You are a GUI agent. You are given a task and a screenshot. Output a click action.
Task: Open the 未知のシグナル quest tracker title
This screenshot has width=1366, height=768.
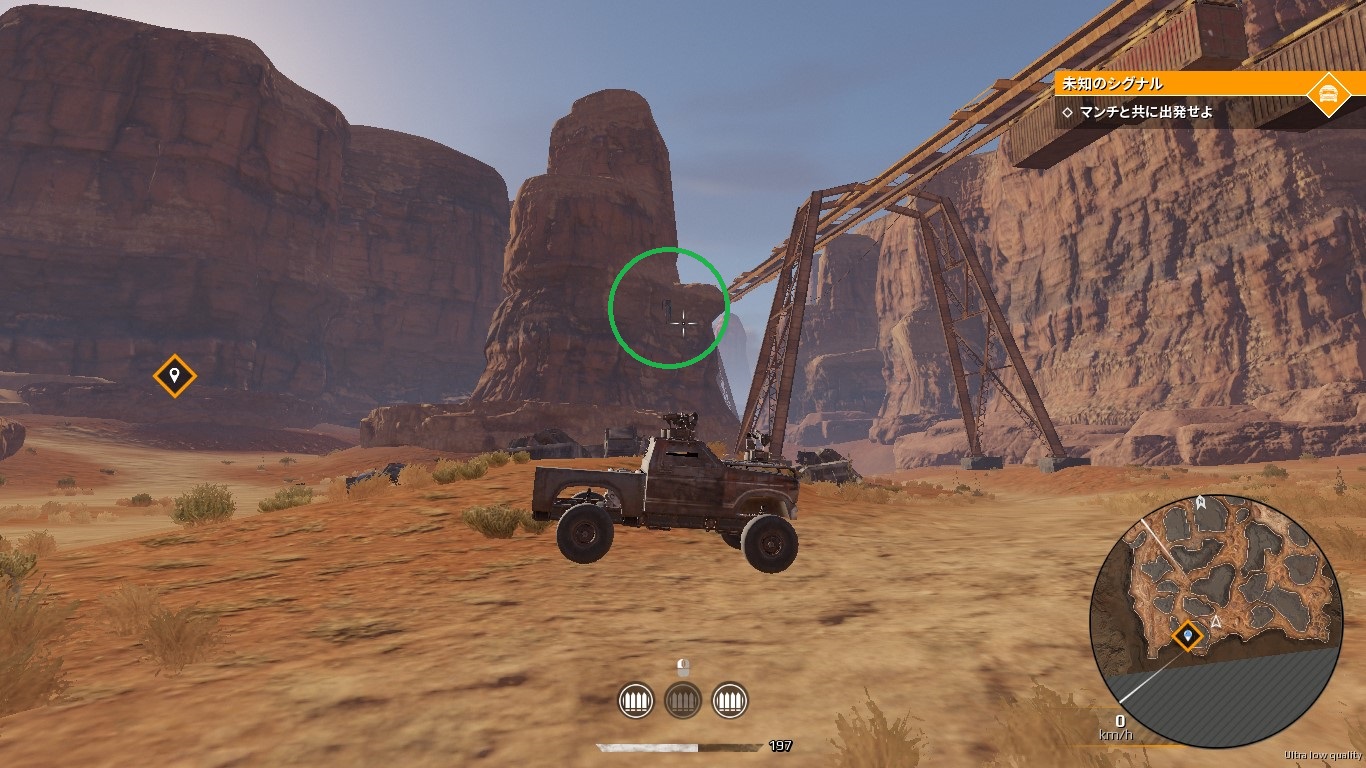(x=1119, y=85)
